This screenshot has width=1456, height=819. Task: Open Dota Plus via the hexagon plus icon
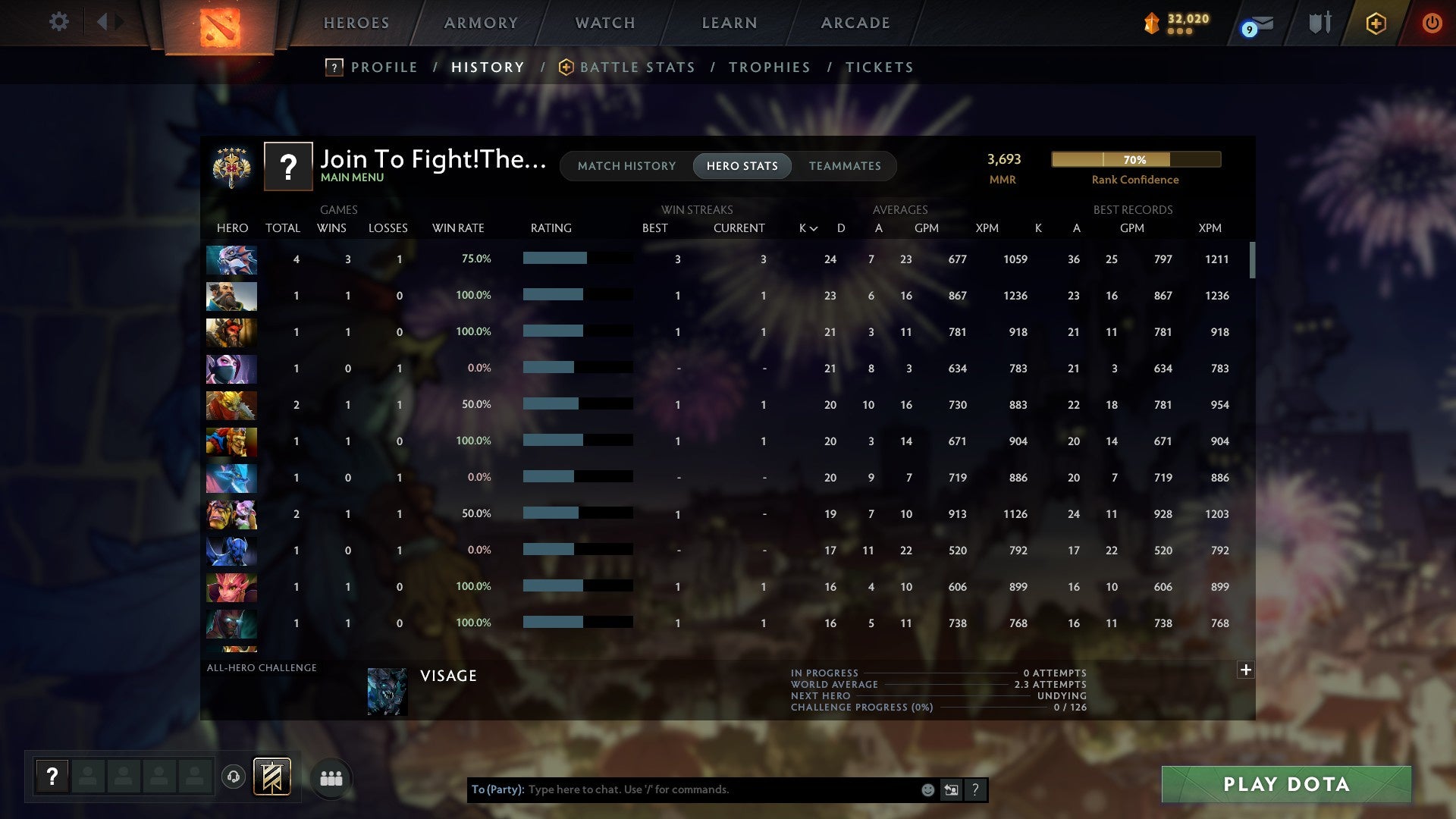pyautogui.click(x=1375, y=24)
